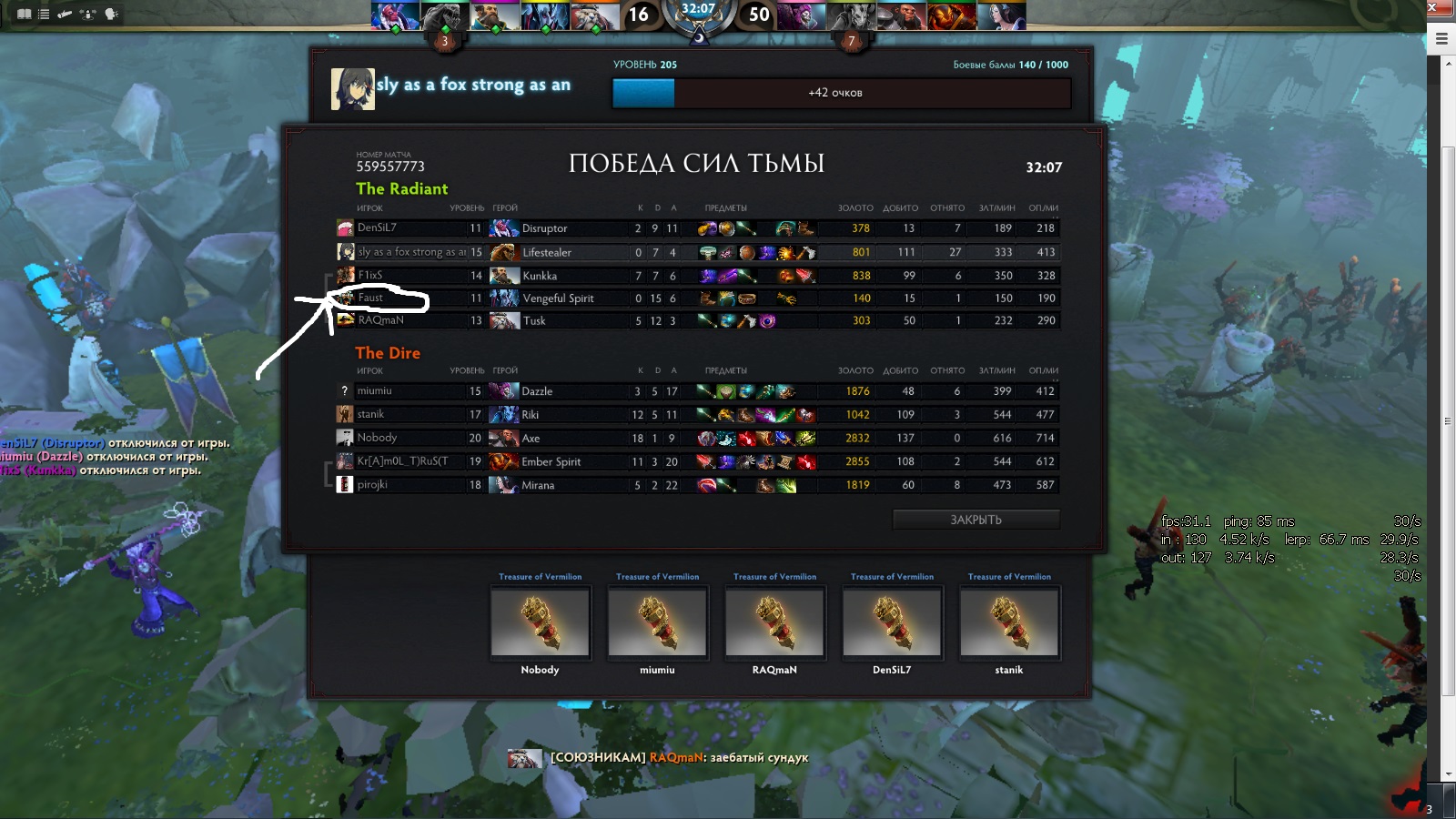The height and width of the screenshot is (819, 1456).
Task: Select the Ember Spirit player row
Action: [x=696, y=461]
